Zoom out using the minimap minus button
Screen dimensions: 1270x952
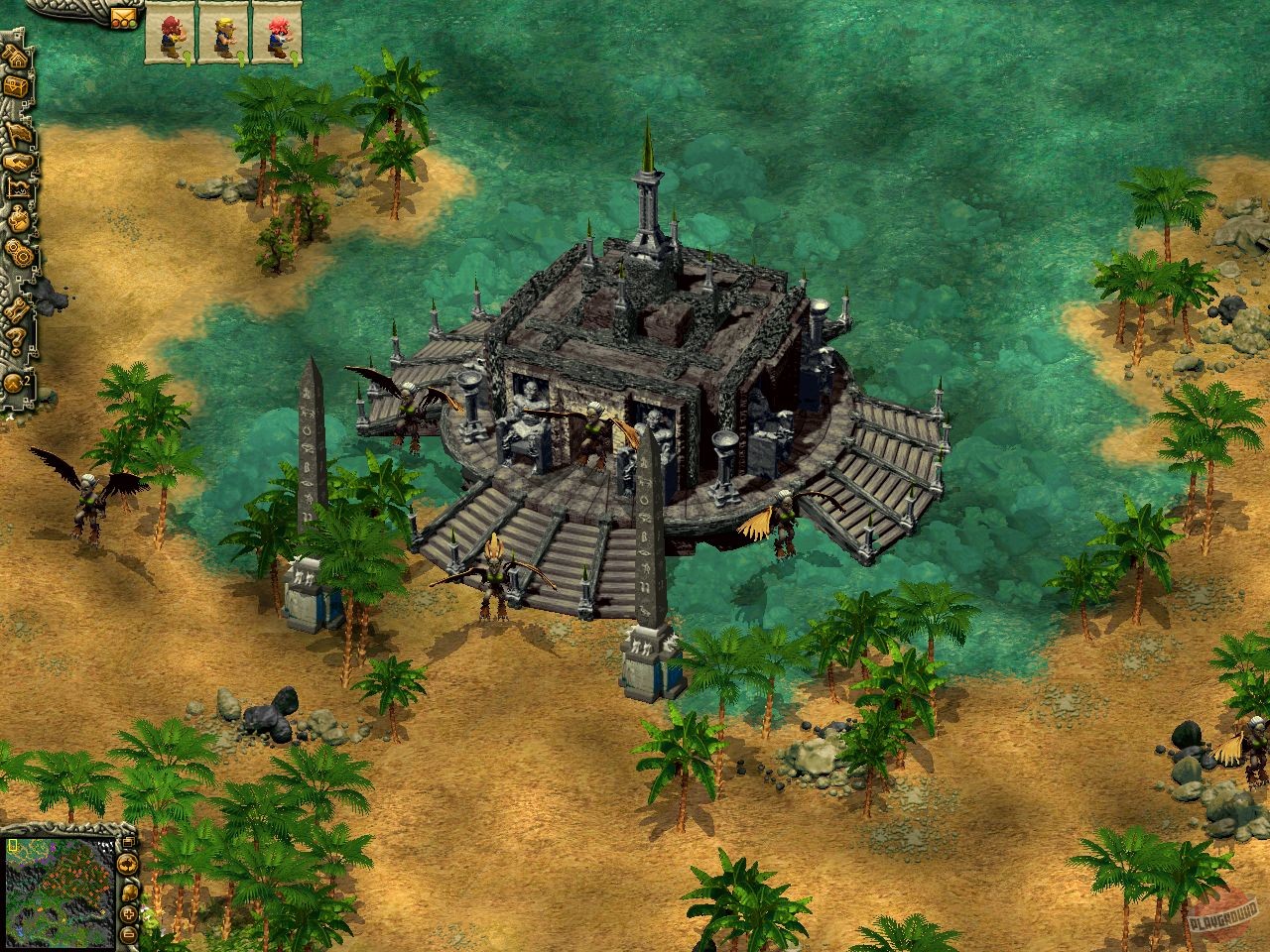[x=128, y=934]
